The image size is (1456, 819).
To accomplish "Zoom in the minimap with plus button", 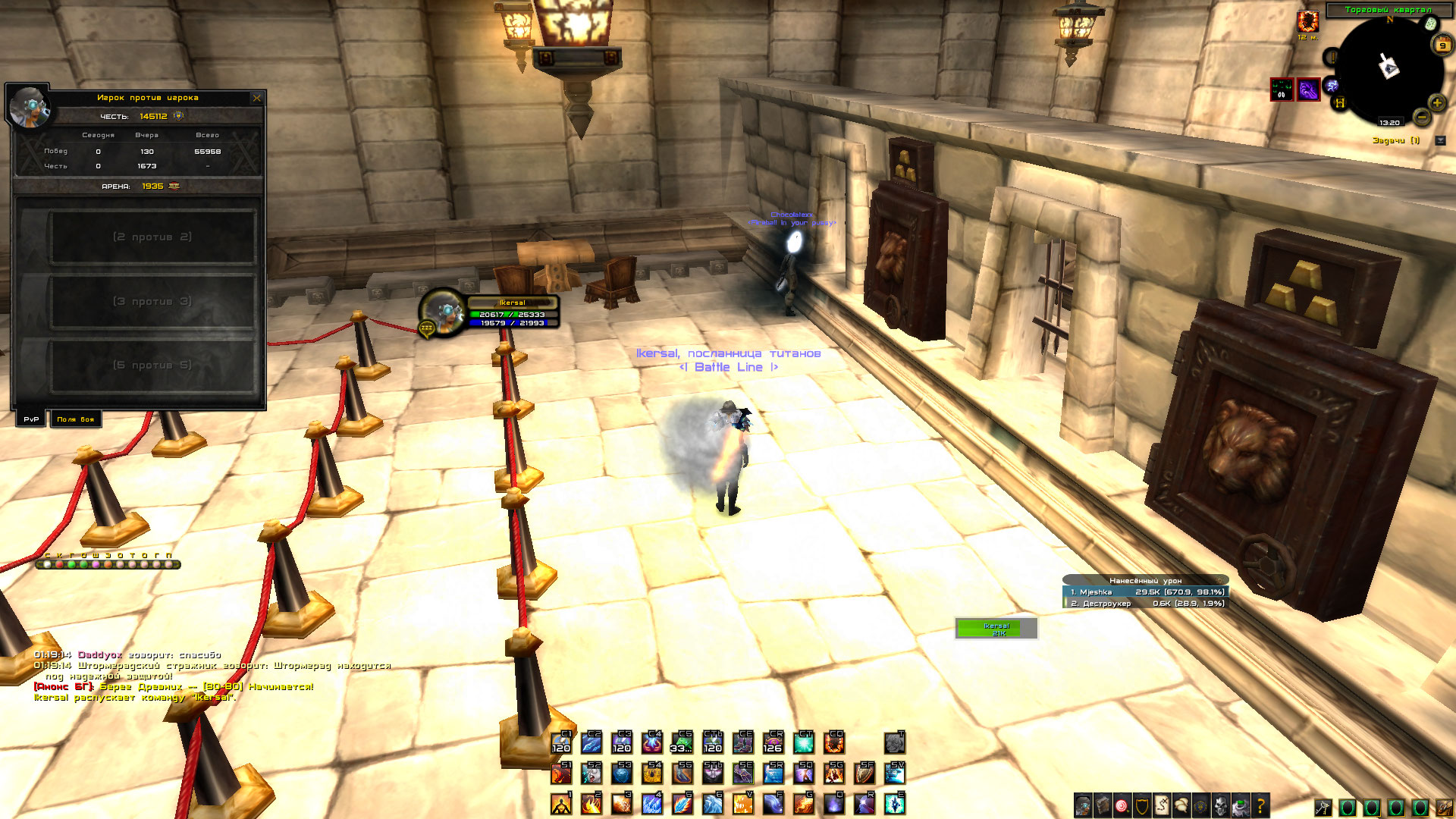I will [x=1436, y=103].
